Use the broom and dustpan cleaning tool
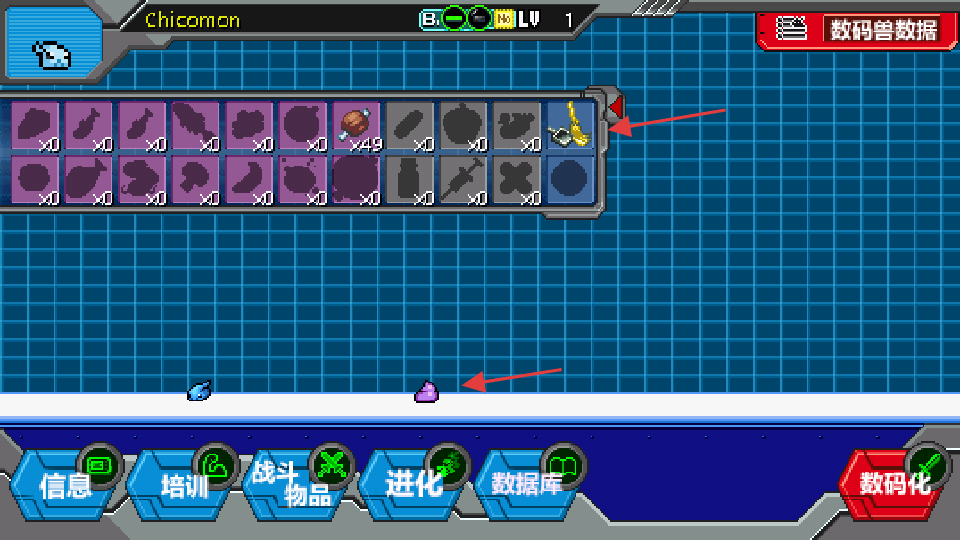The width and height of the screenshot is (960, 540). tap(571, 126)
